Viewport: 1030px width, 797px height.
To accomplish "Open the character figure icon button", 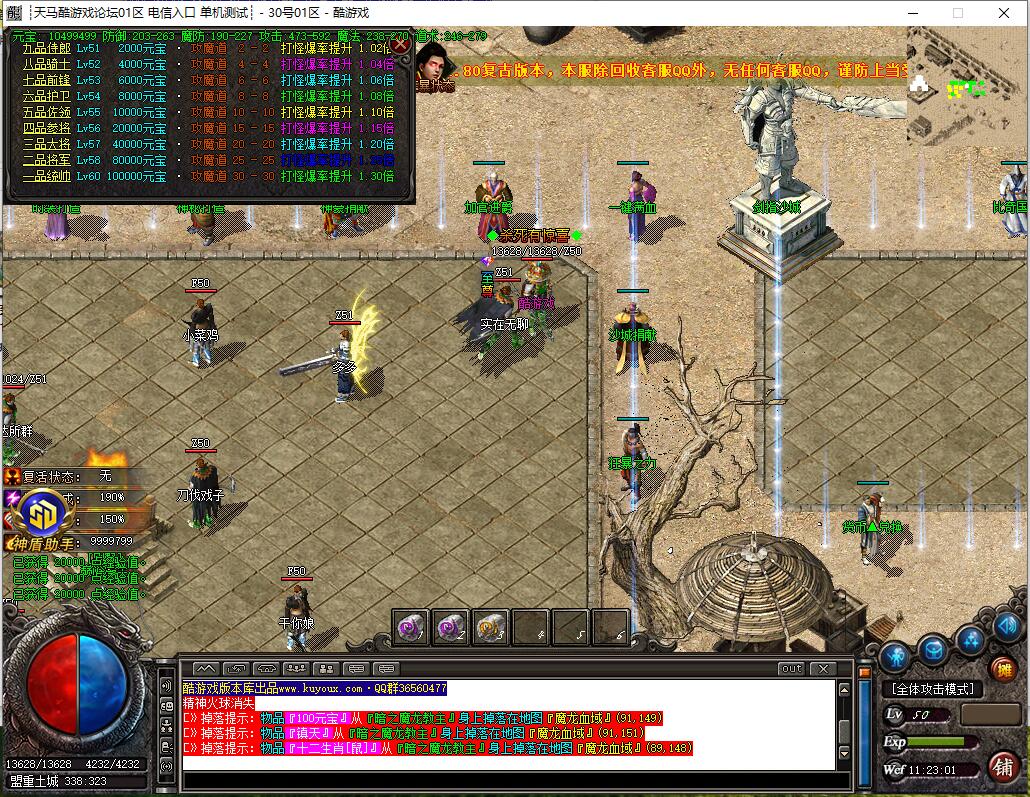I will [x=895, y=656].
